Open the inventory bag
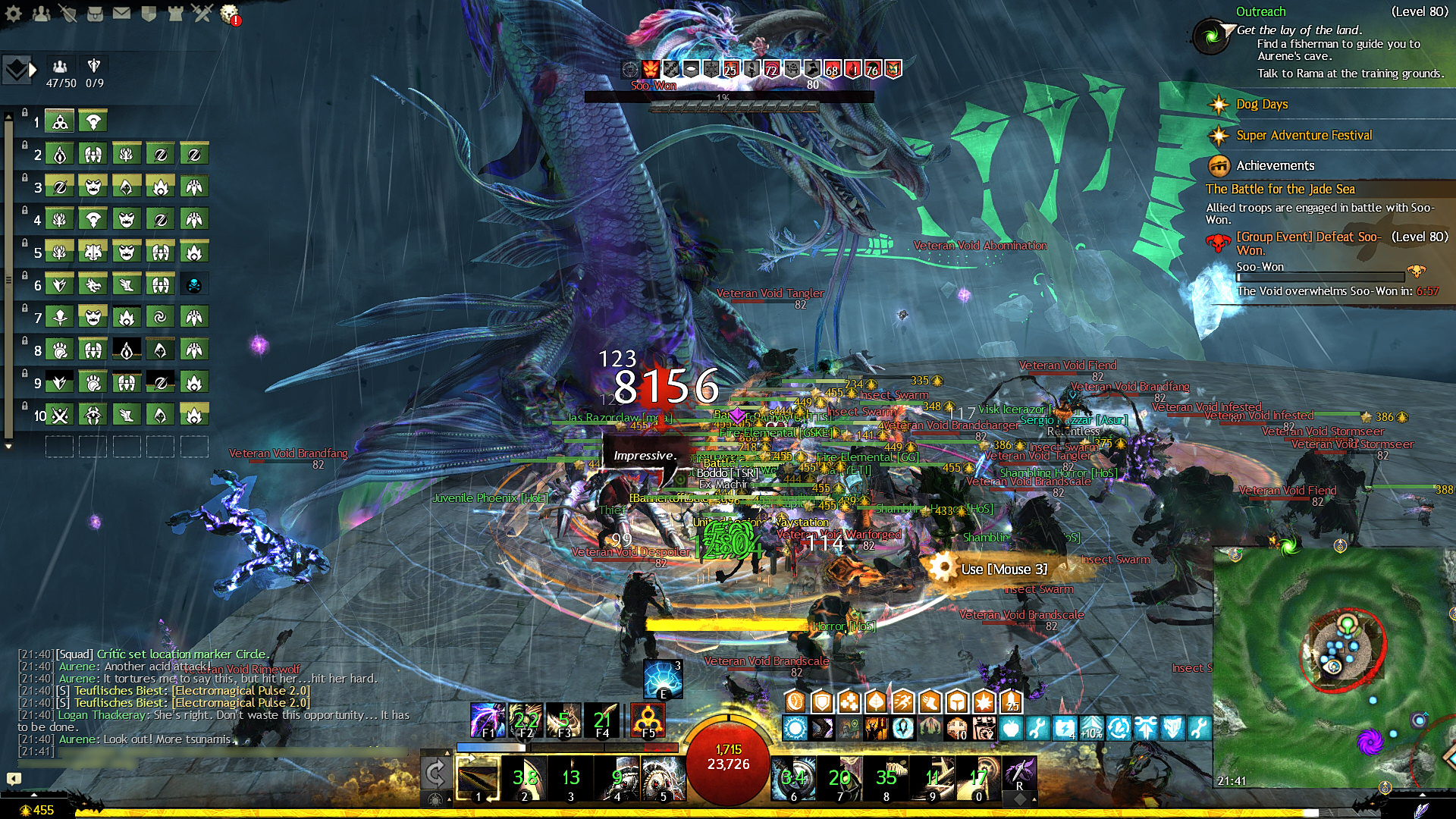The width and height of the screenshot is (1456, 819). point(95,13)
